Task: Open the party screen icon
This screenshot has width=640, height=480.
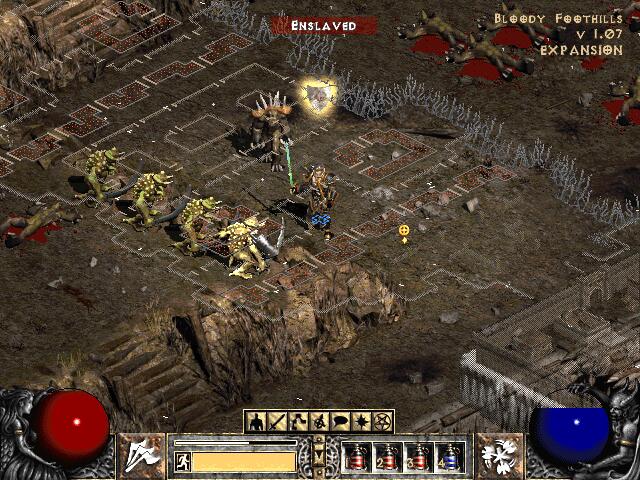Action: (319, 422)
